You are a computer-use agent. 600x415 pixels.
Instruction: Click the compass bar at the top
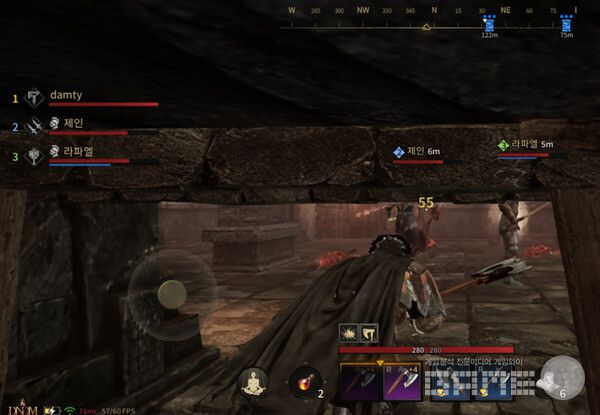tap(432, 27)
